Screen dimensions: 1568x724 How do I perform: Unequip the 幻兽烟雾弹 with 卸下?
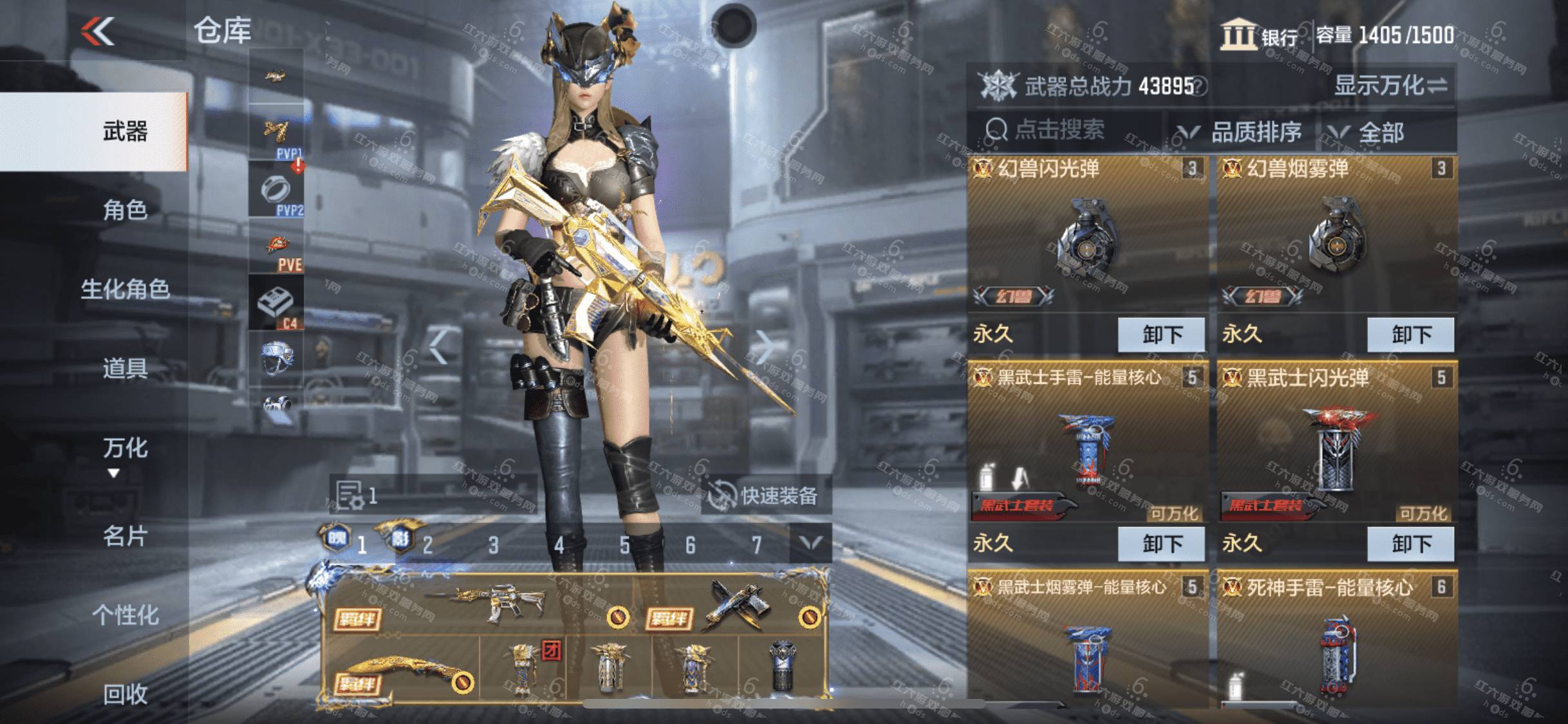pyautogui.click(x=1410, y=335)
